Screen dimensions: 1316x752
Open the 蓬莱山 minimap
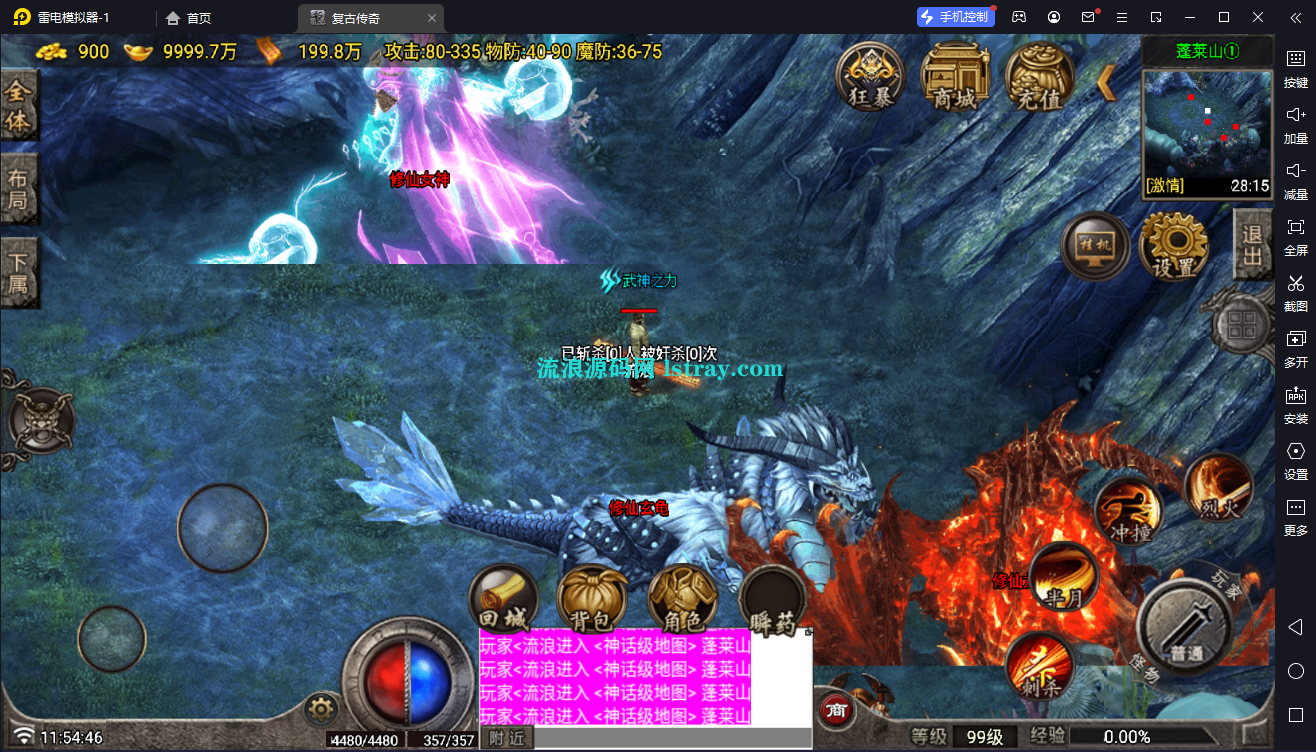click(x=1206, y=127)
